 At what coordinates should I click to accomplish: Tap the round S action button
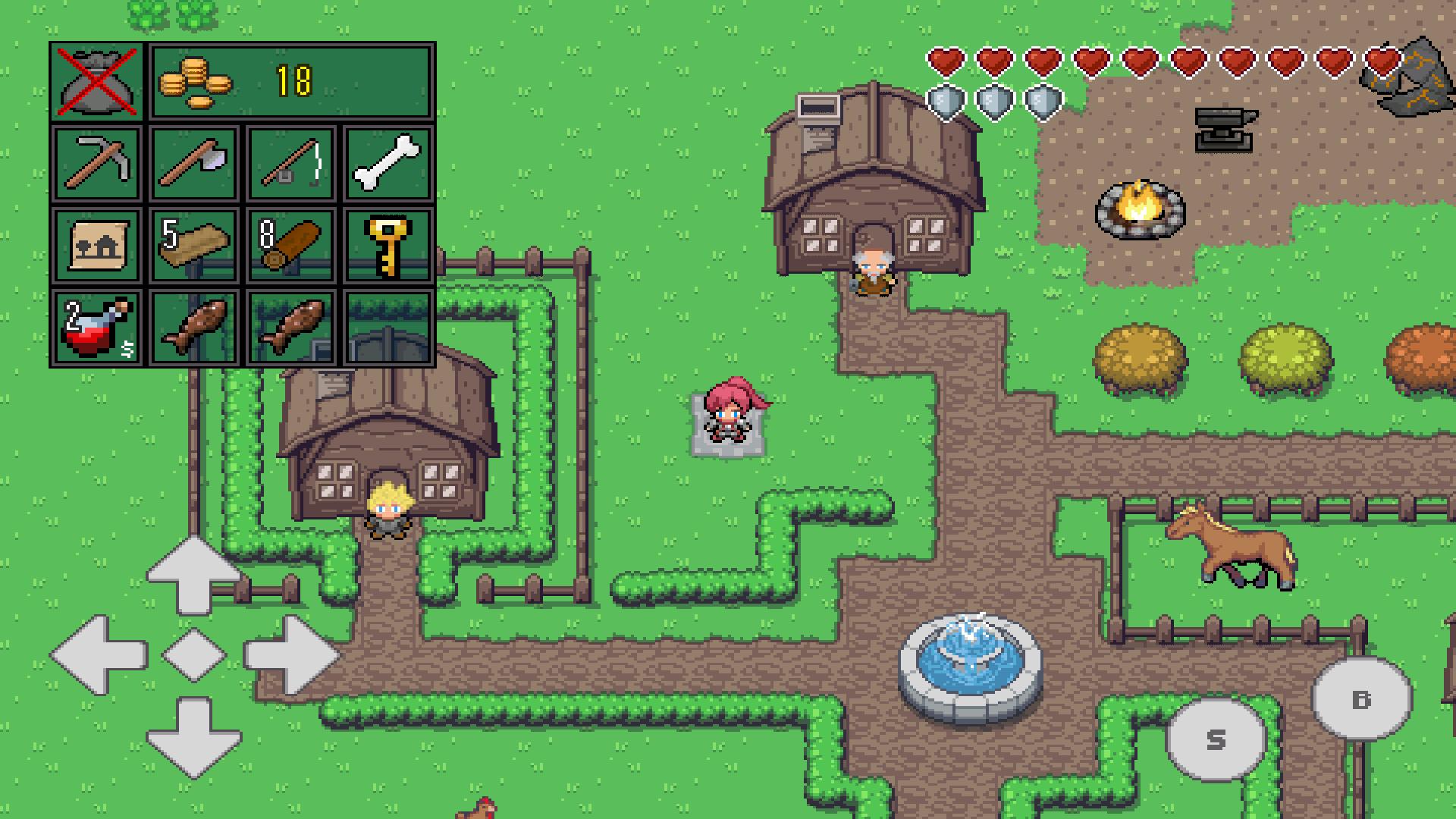pos(1215,739)
